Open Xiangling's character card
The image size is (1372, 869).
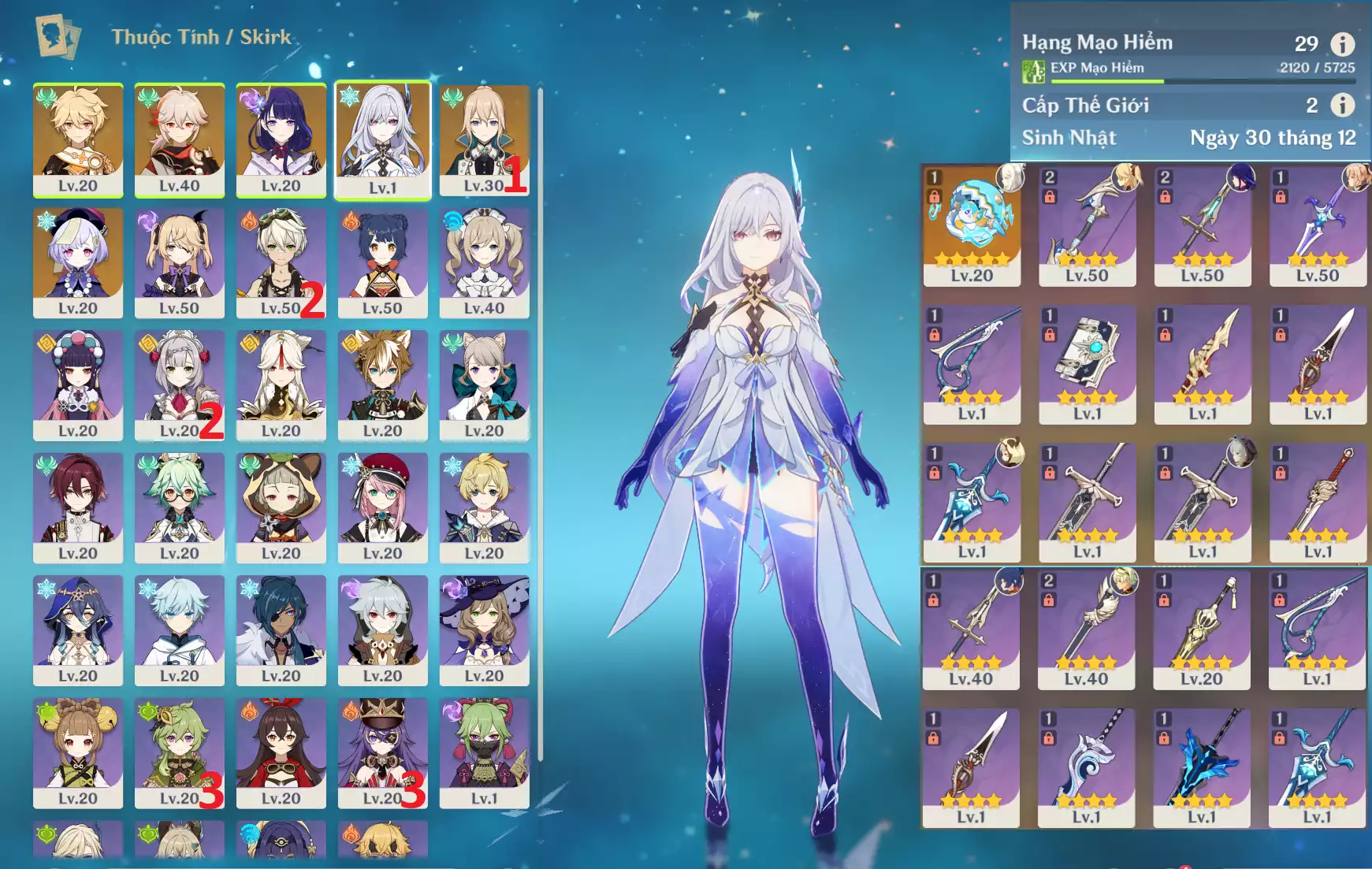tap(382, 262)
